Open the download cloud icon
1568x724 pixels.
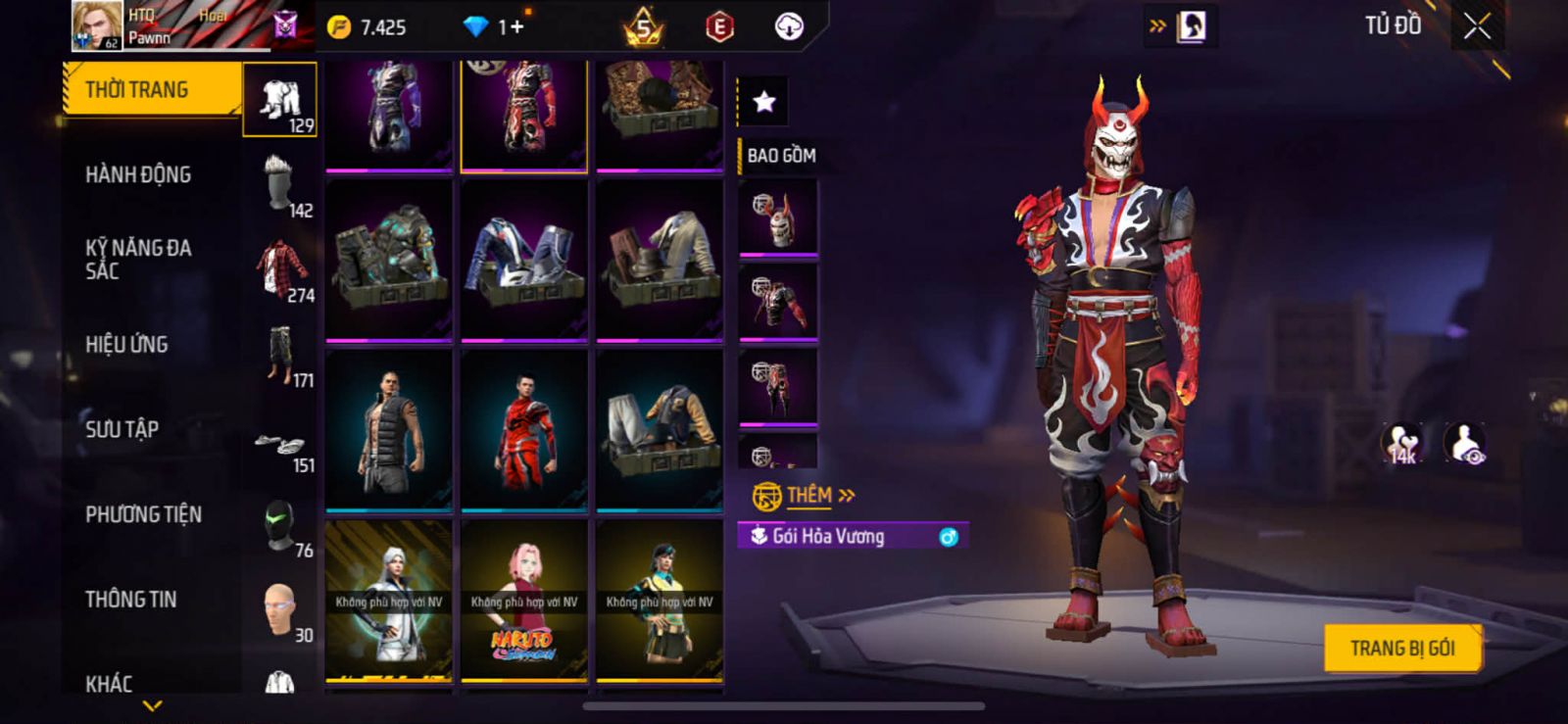pyautogui.click(x=789, y=27)
